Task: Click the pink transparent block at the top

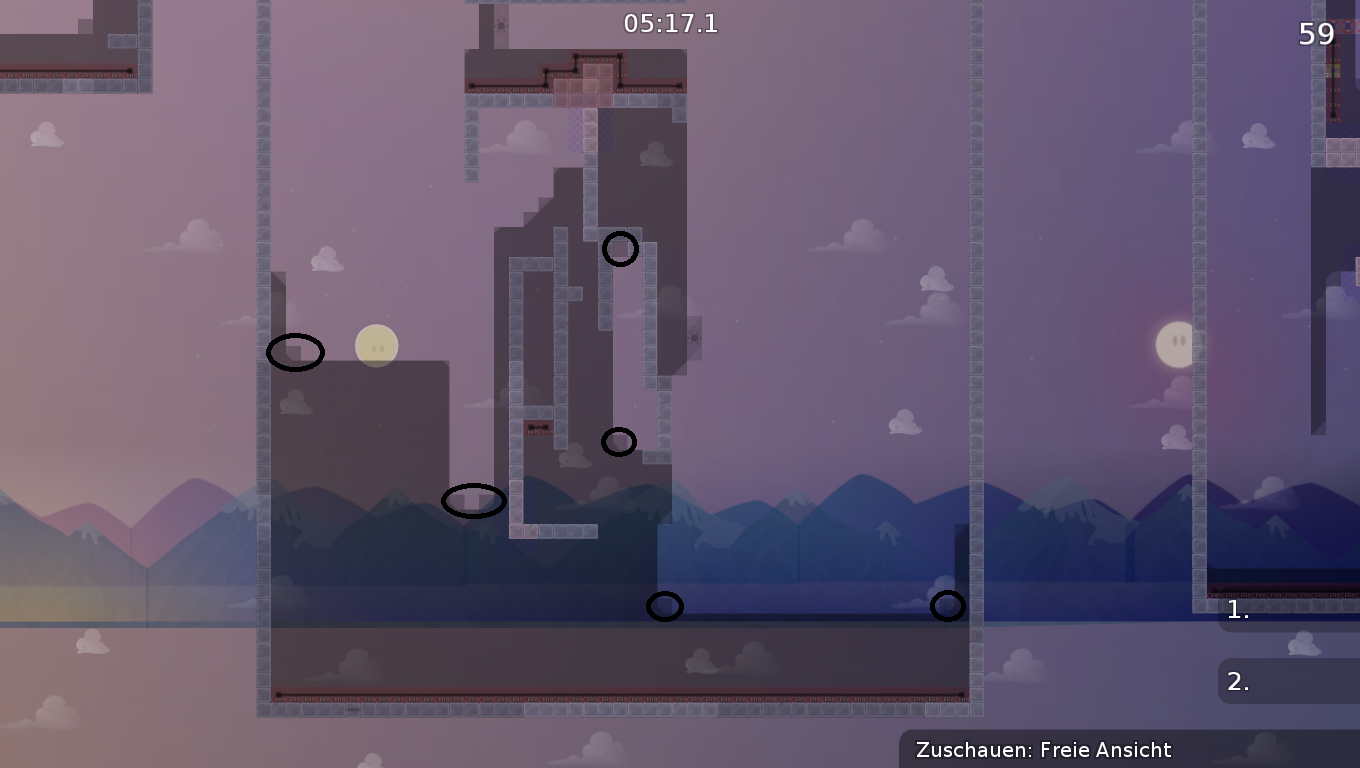Action: 592,85
